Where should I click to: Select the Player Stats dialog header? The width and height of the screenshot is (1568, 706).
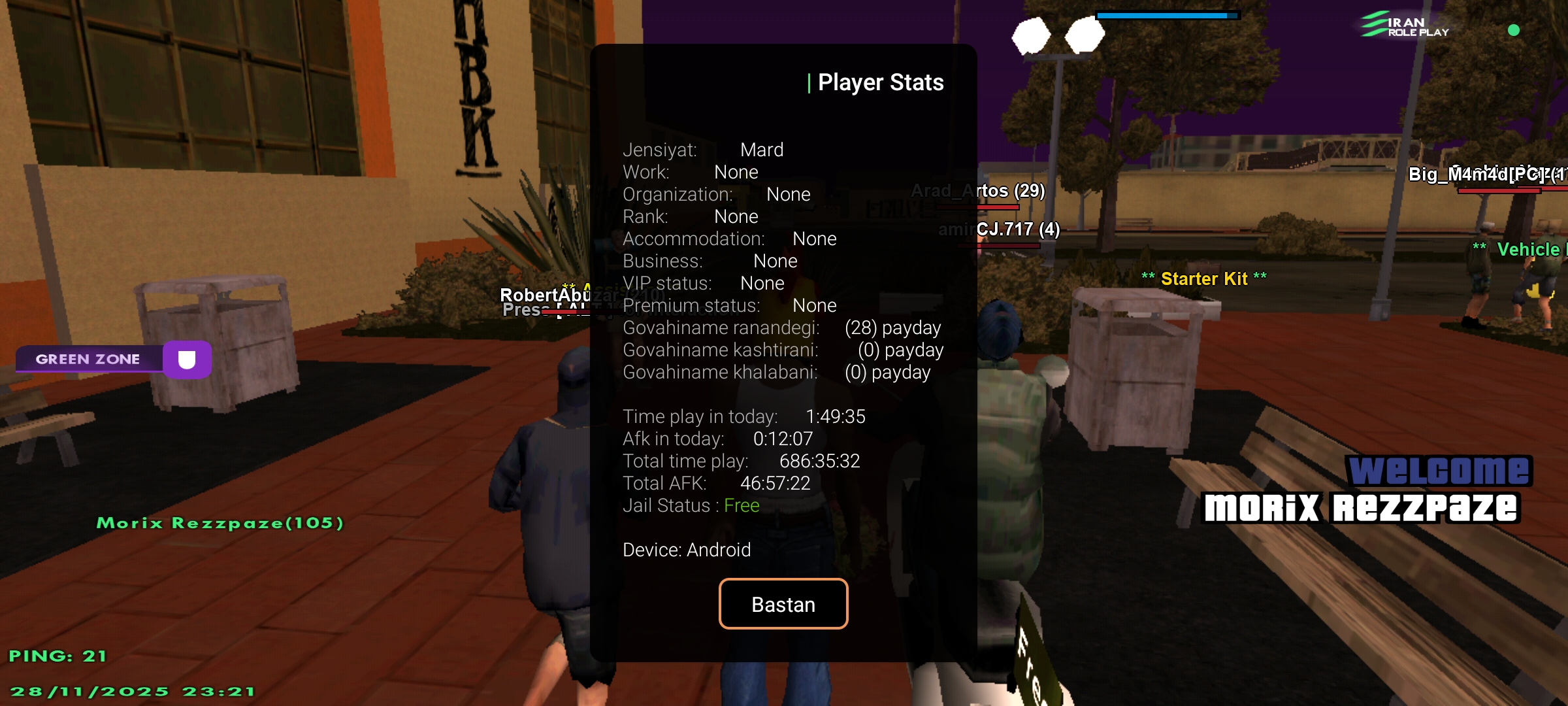[x=881, y=82]
